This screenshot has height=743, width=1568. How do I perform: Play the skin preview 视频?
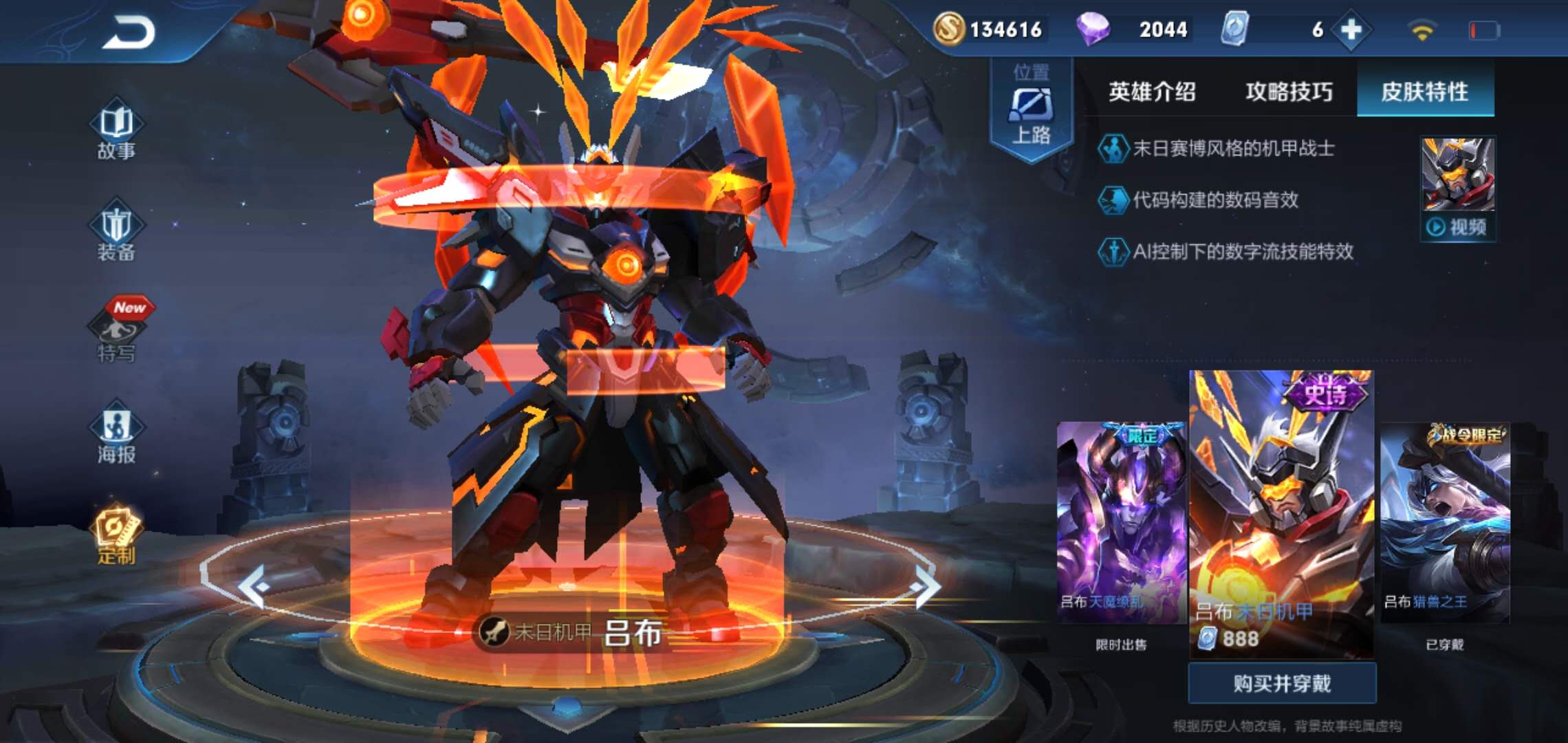[1457, 226]
